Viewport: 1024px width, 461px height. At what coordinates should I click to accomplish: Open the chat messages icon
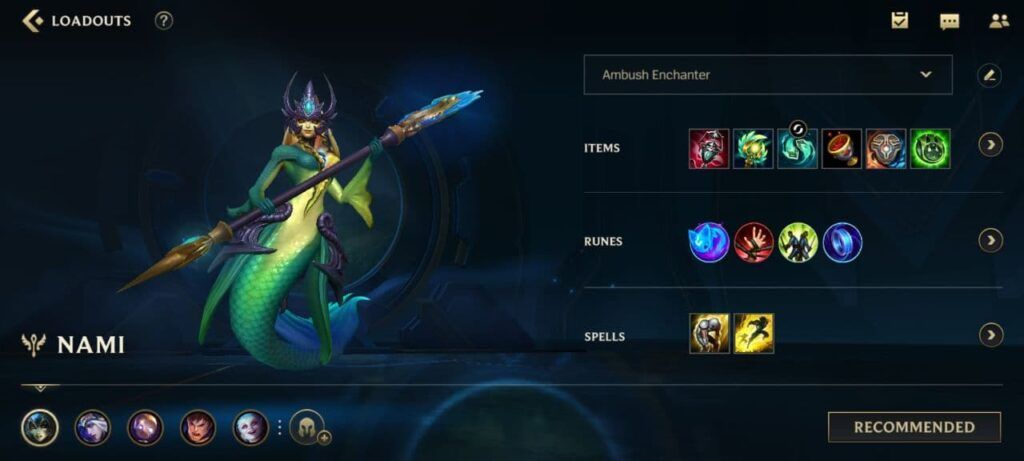949,20
